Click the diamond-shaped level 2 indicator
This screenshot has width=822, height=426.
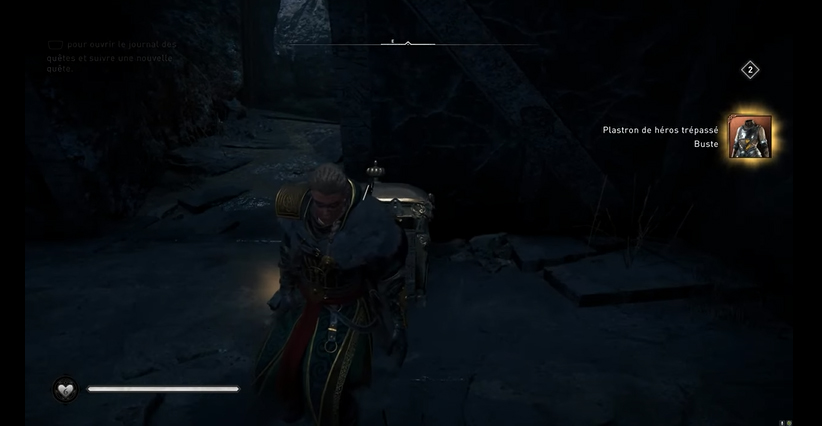(x=750, y=70)
